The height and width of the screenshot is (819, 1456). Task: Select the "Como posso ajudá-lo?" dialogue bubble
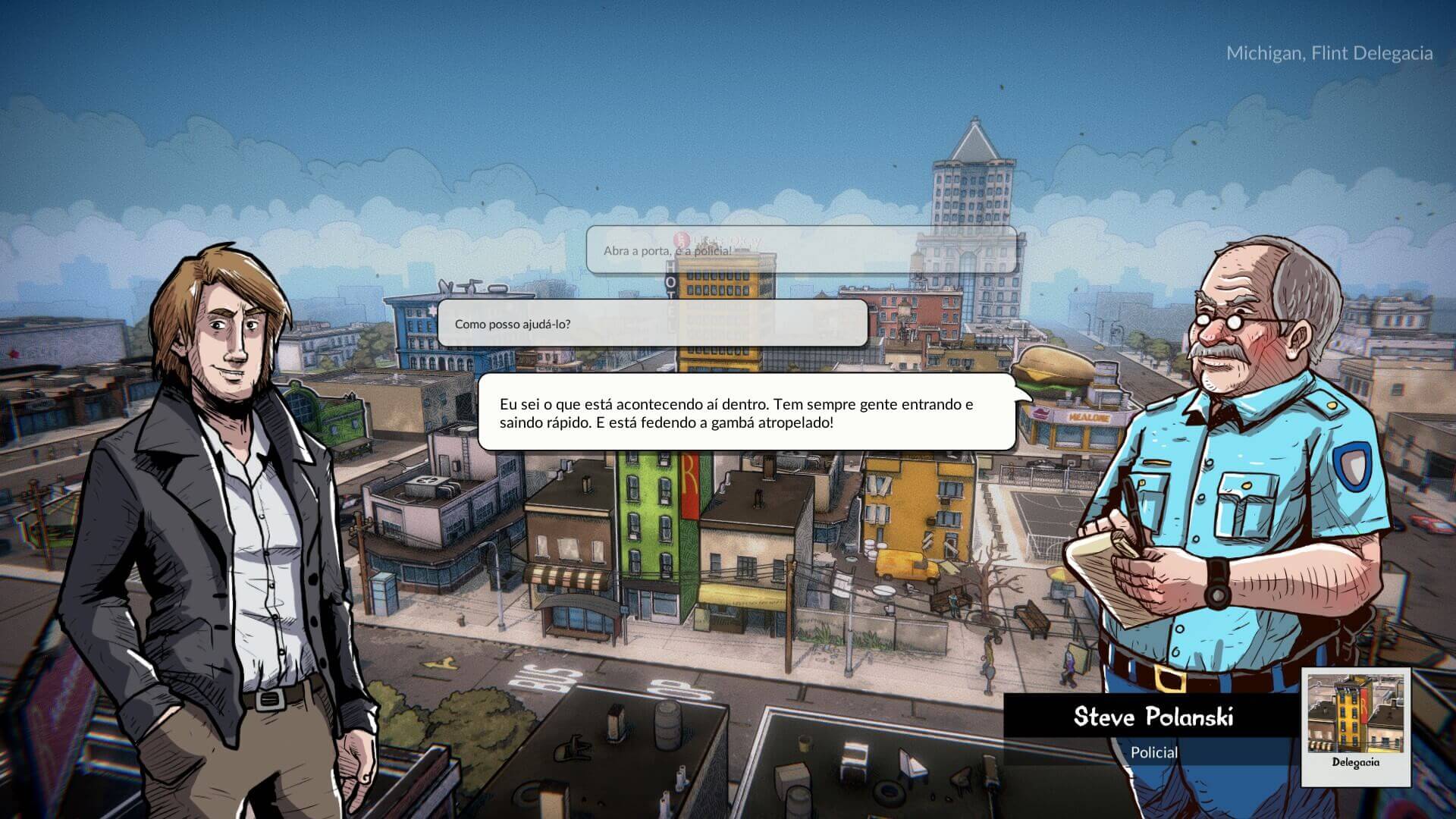[652, 324]
